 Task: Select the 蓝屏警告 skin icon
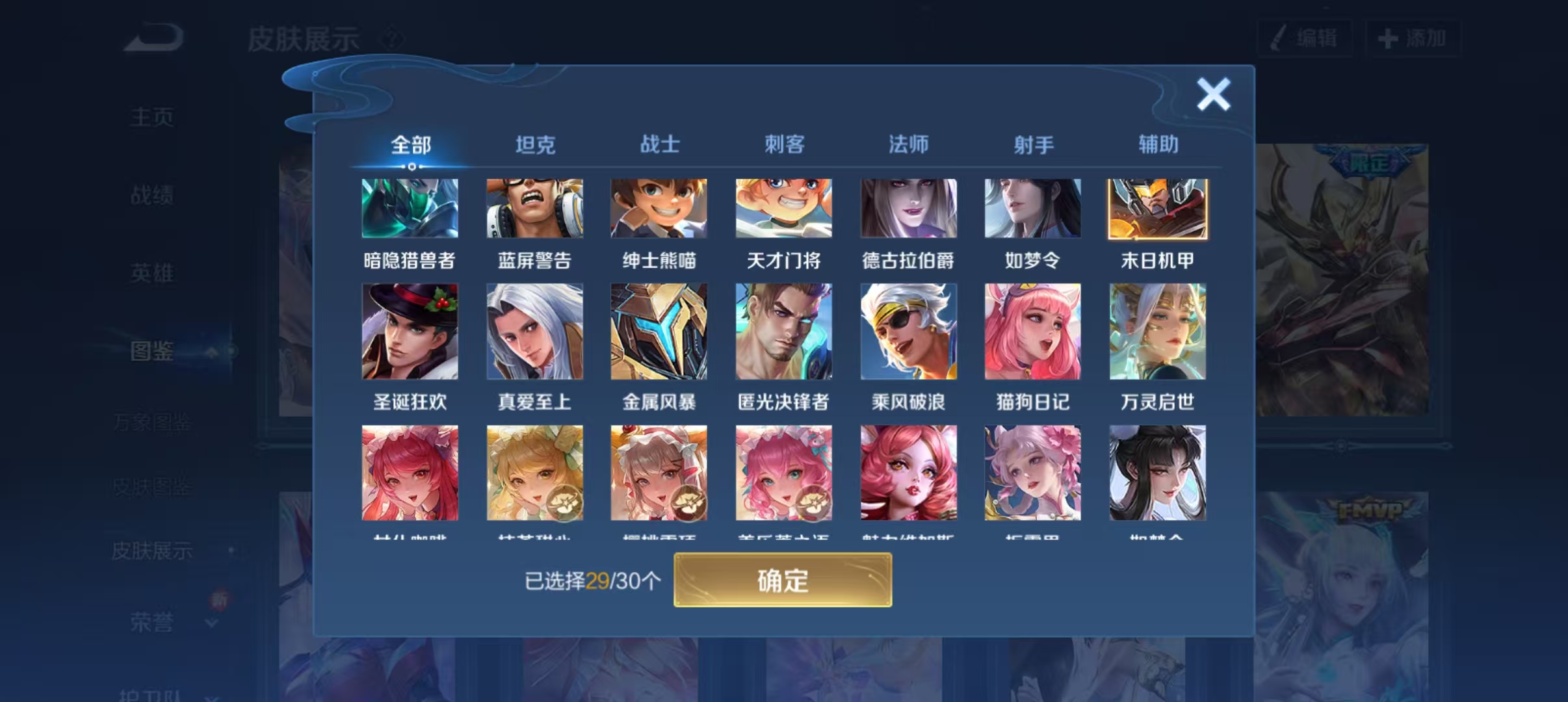pos(534,208)
